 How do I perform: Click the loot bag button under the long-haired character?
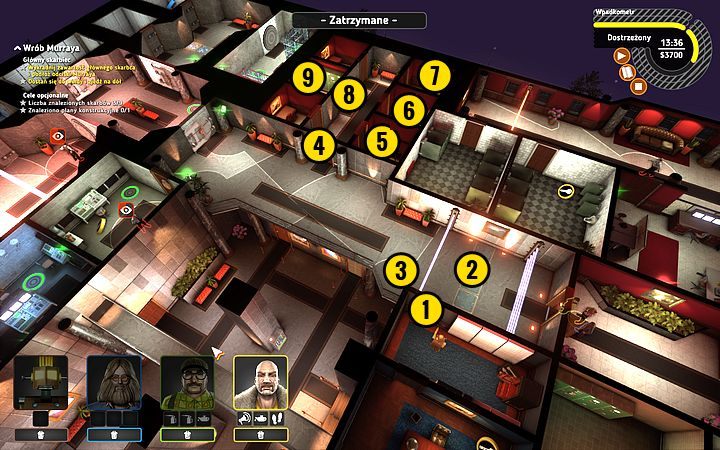114,435
